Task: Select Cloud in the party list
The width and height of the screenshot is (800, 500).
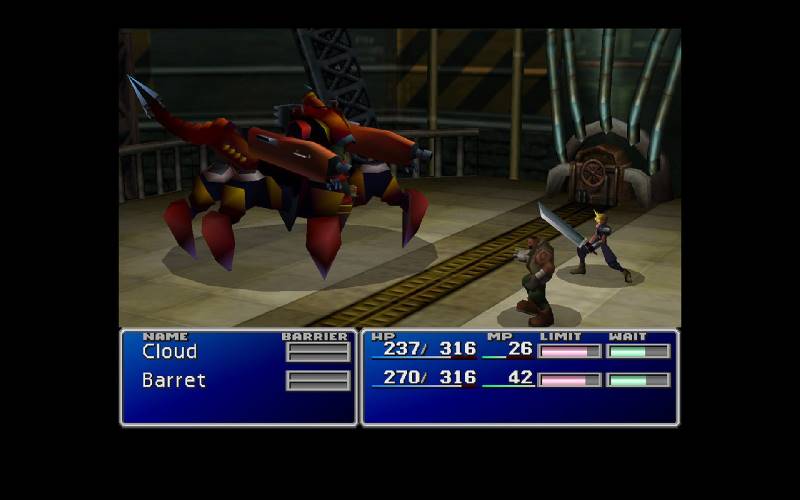Action: click(x=170, y=352)
